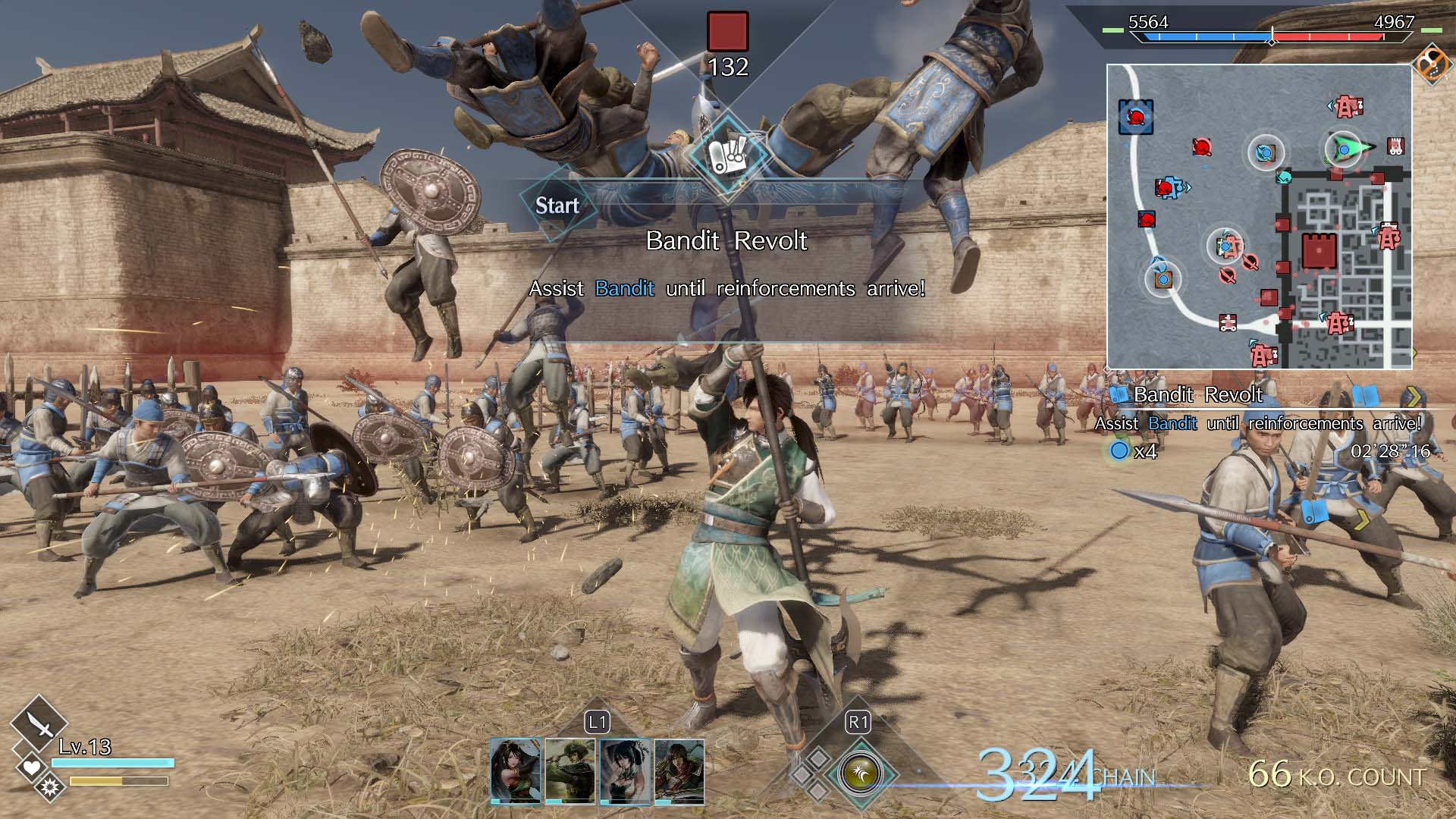Click the green player marker on the minimap
Viewport: 1456px width, 819px height.
coord(1342,150)
